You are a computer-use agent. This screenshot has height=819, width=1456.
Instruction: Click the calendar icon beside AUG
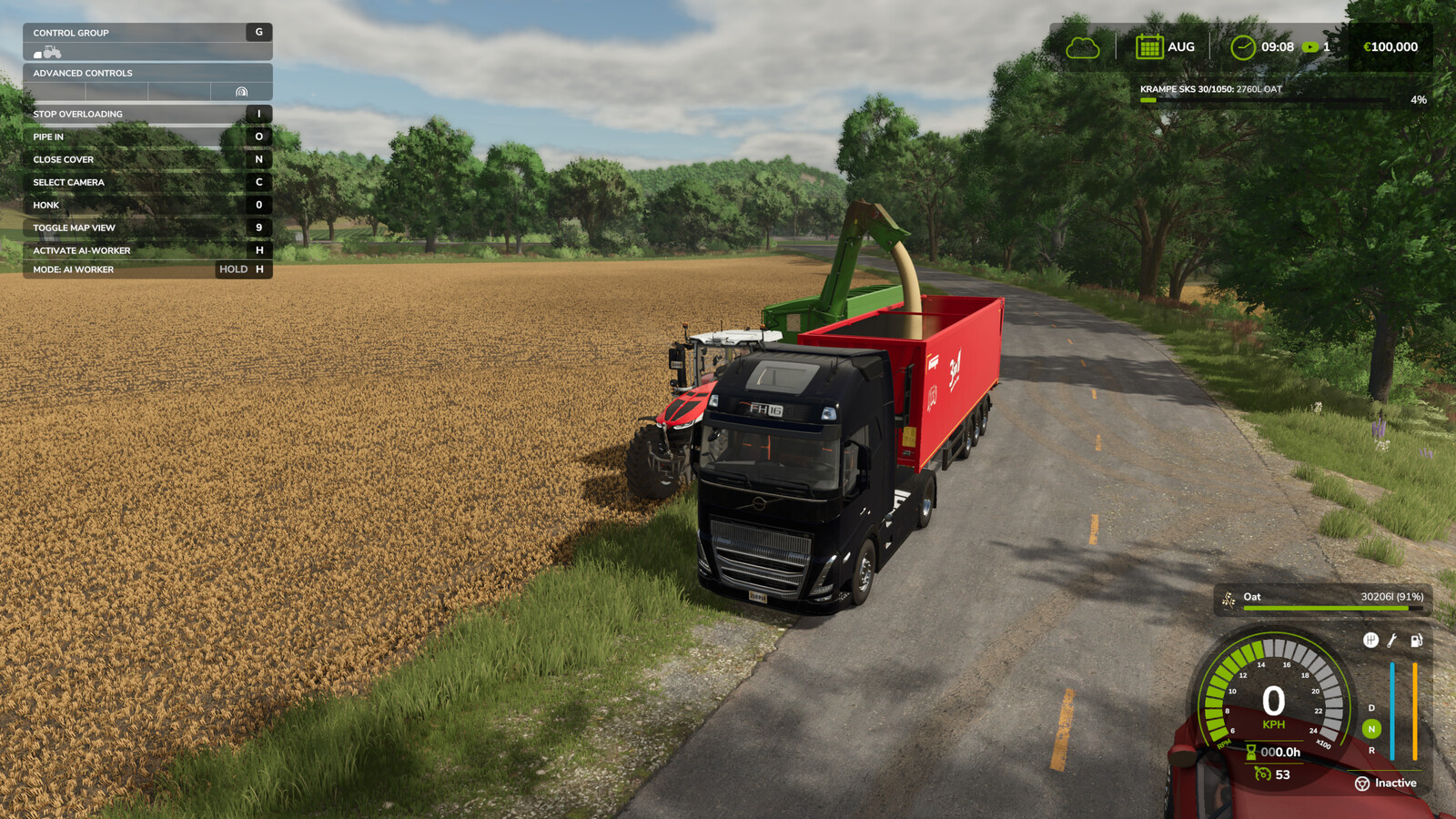[1149, 46]
